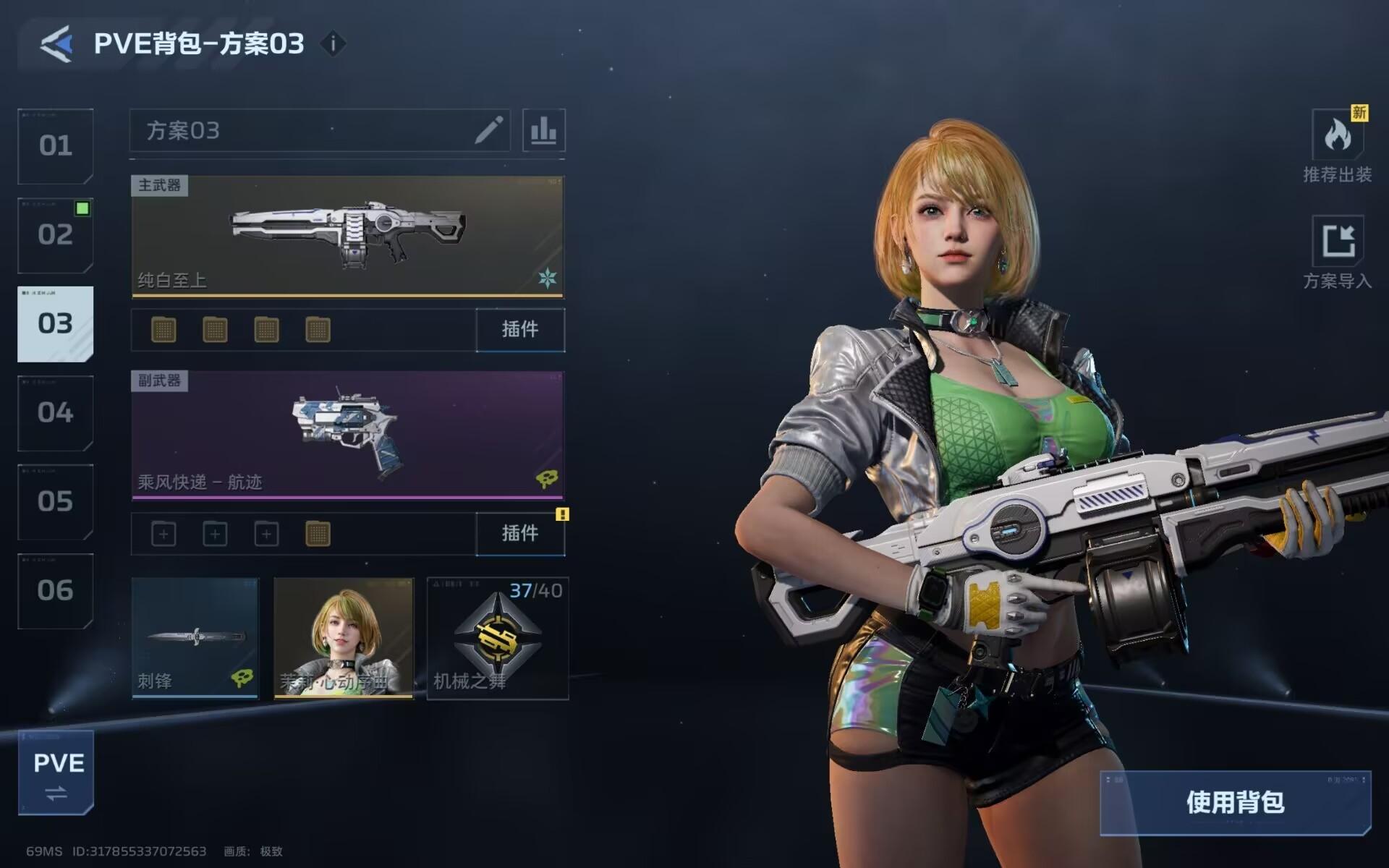Select the secondary weapon 乘风快递 slot
1389x868 pixels.
coord(347,435)
